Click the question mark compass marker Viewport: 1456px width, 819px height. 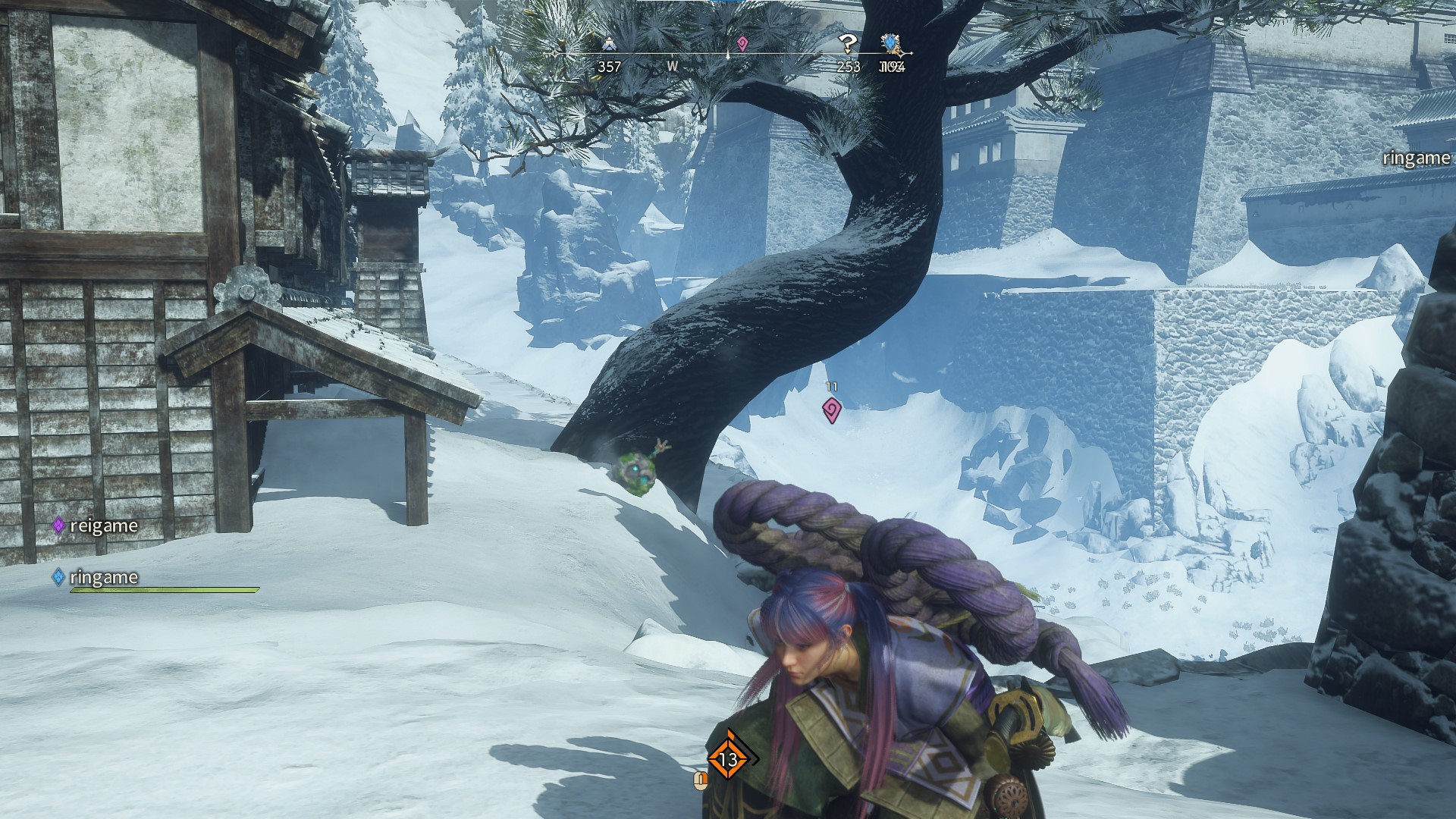(x=848, y=44)
